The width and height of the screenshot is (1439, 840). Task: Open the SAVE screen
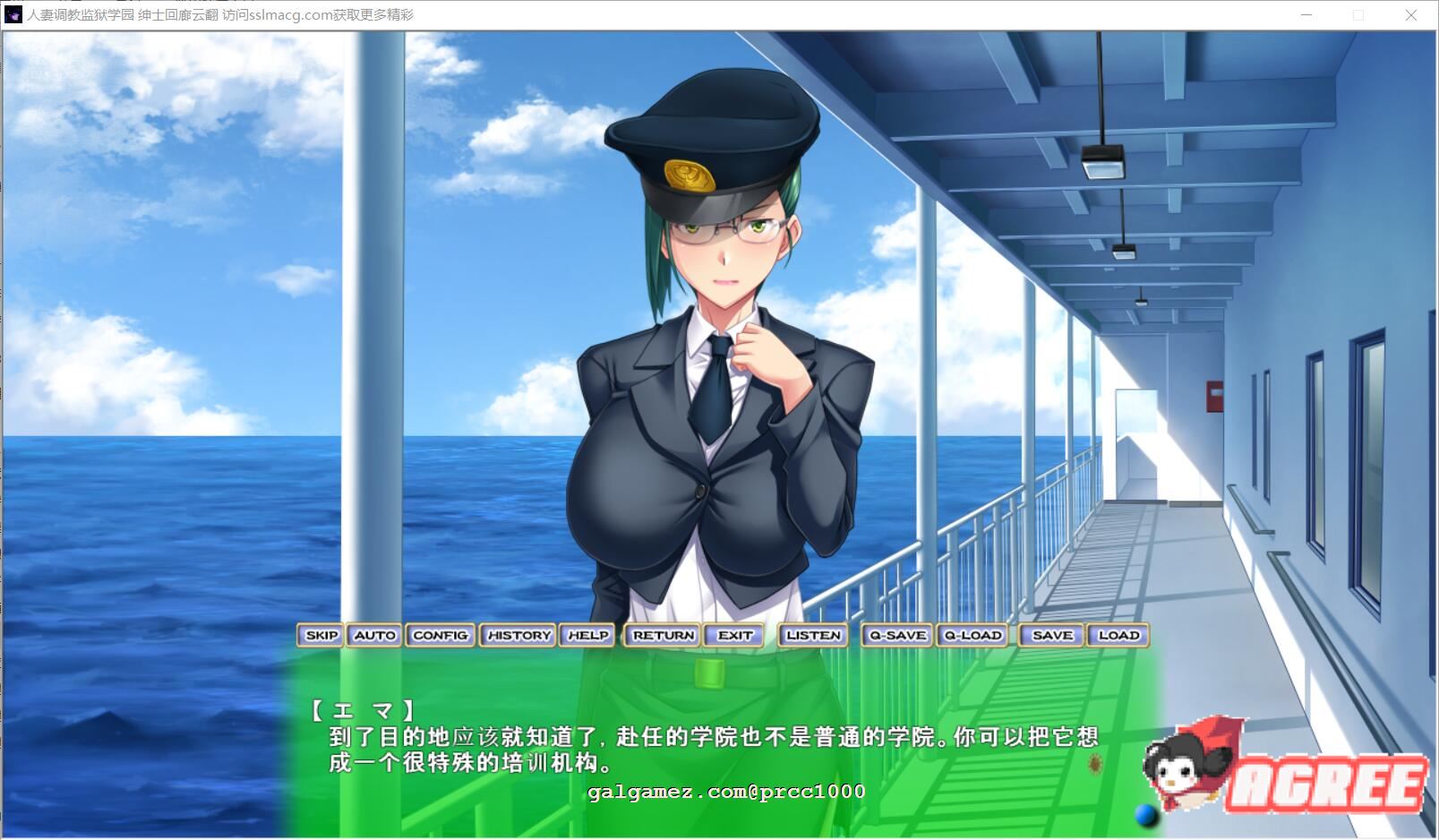click(x=1050, y=635)
